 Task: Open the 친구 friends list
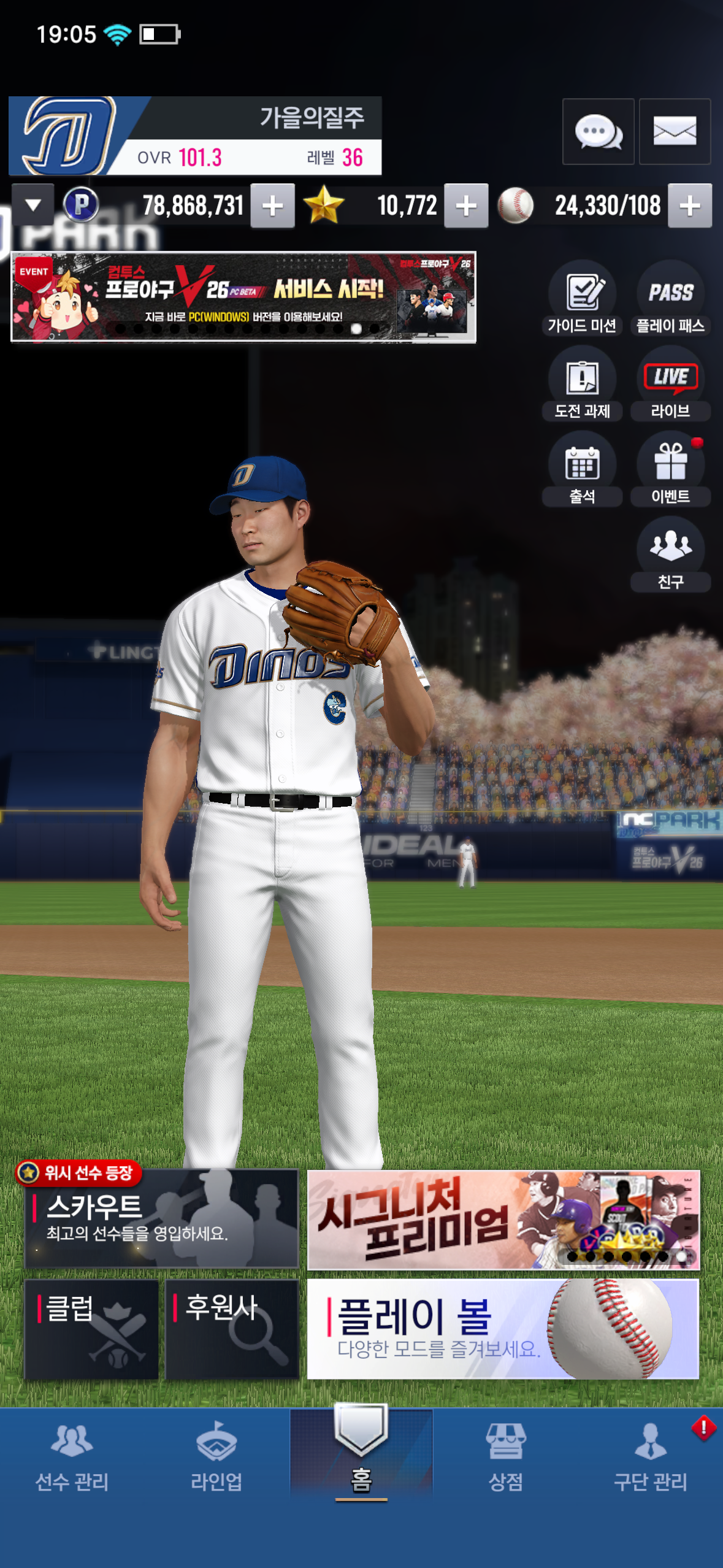[x=670, y=554]
